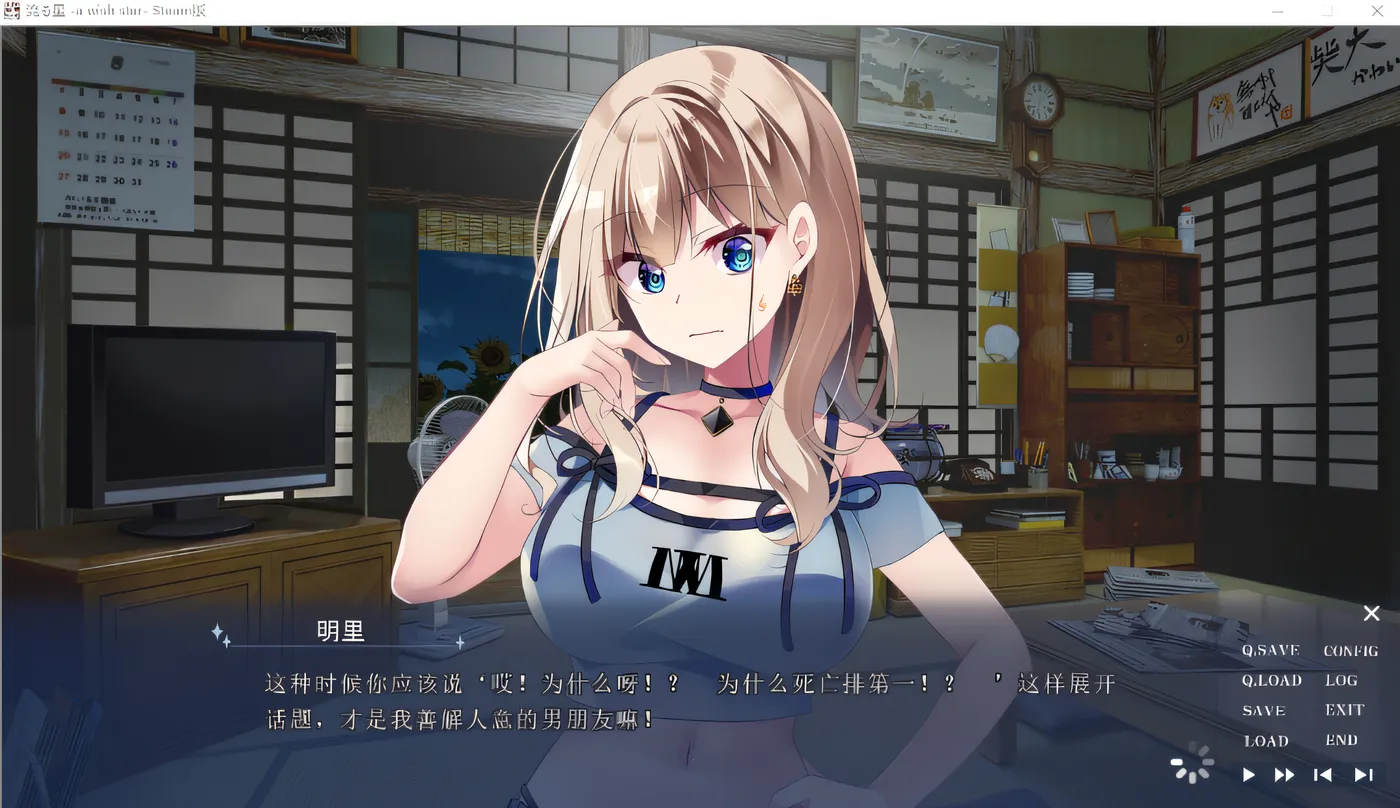The height and width of the screenshot is (808, 1400).
Task: Jump to previous scene using the skip-back icon
Action: [1323, 774]
